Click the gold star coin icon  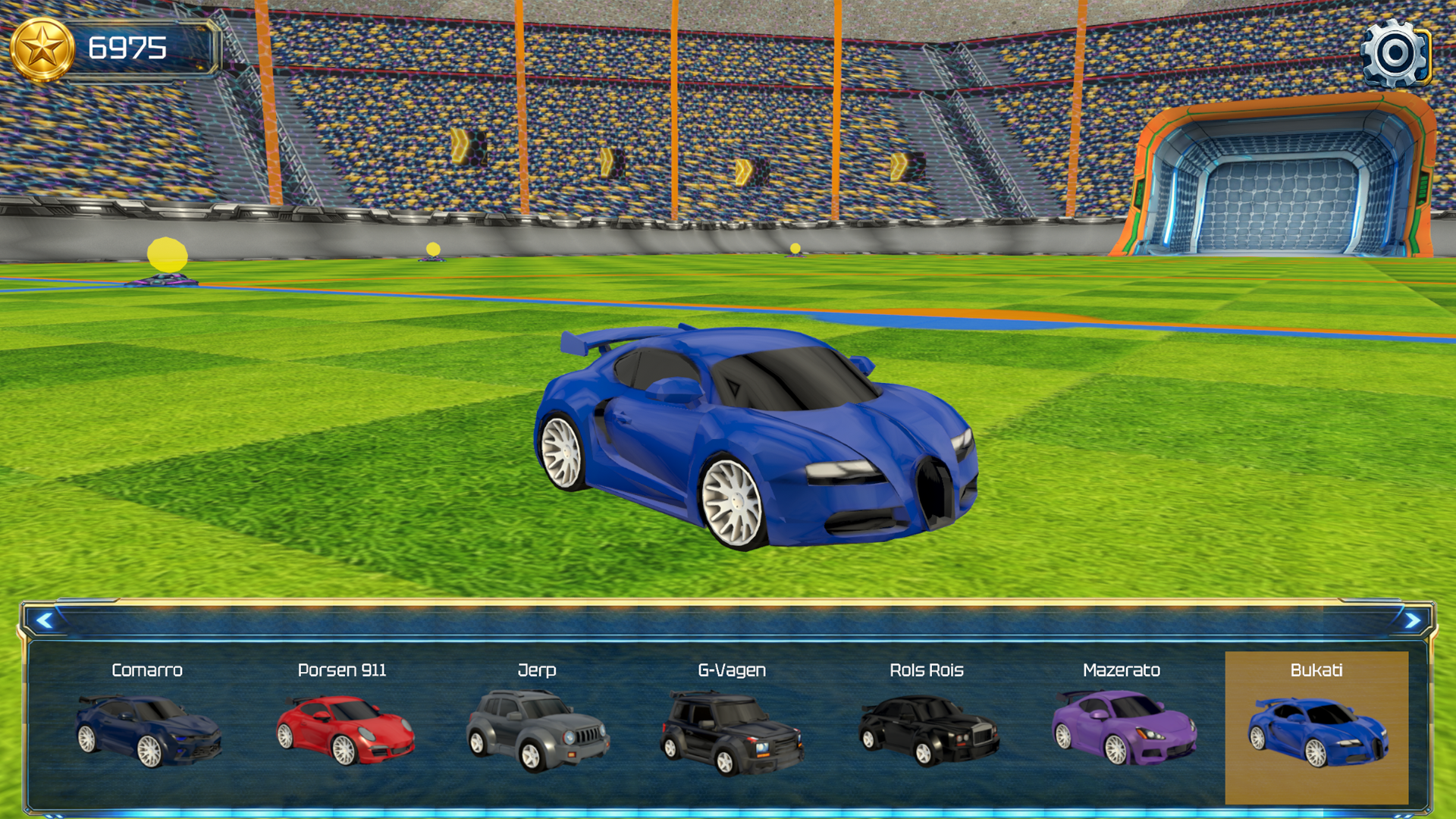(x=42, y=47)
